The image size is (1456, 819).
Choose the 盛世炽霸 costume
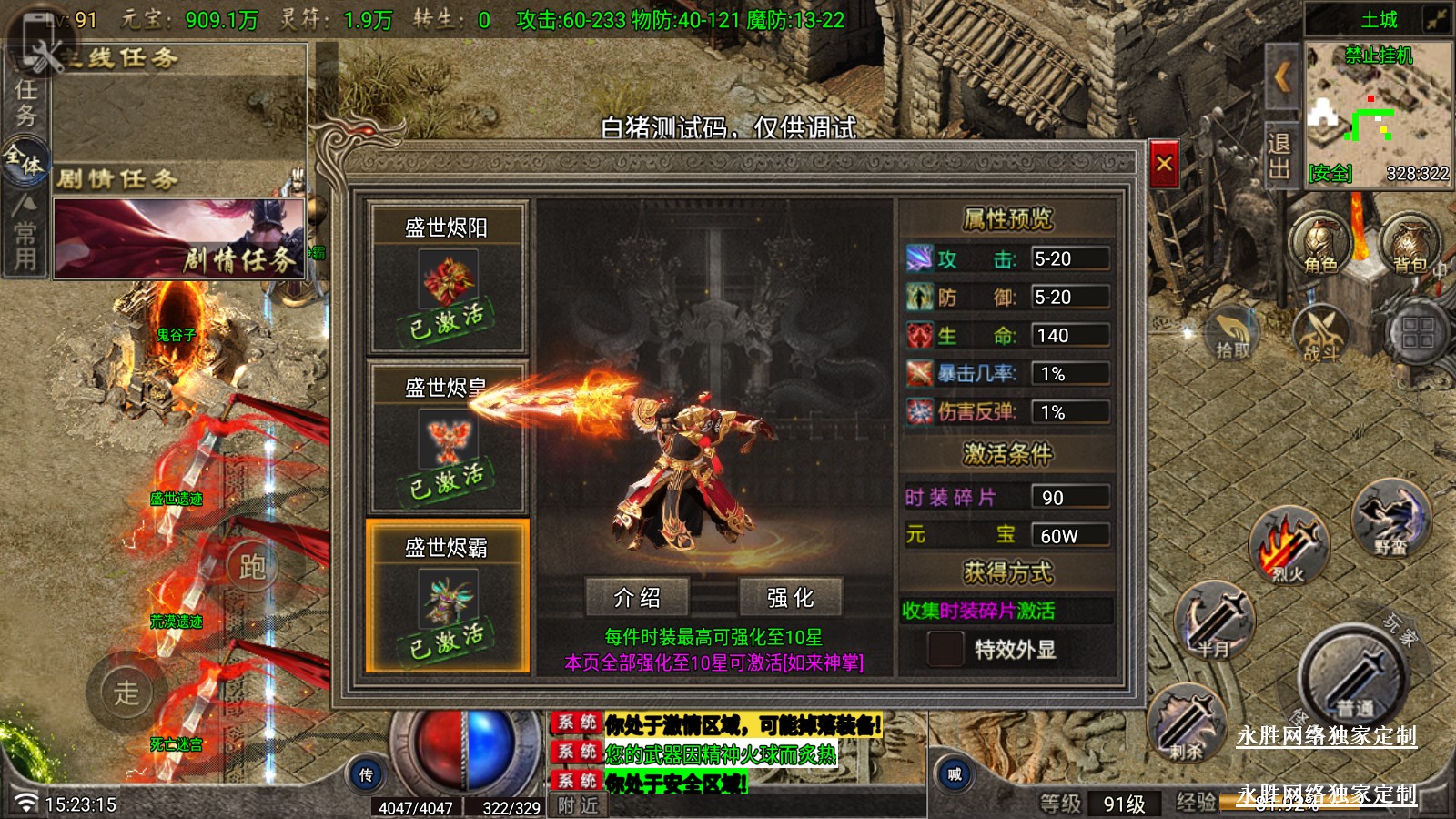pyautogui.click(x=447, y=596)
